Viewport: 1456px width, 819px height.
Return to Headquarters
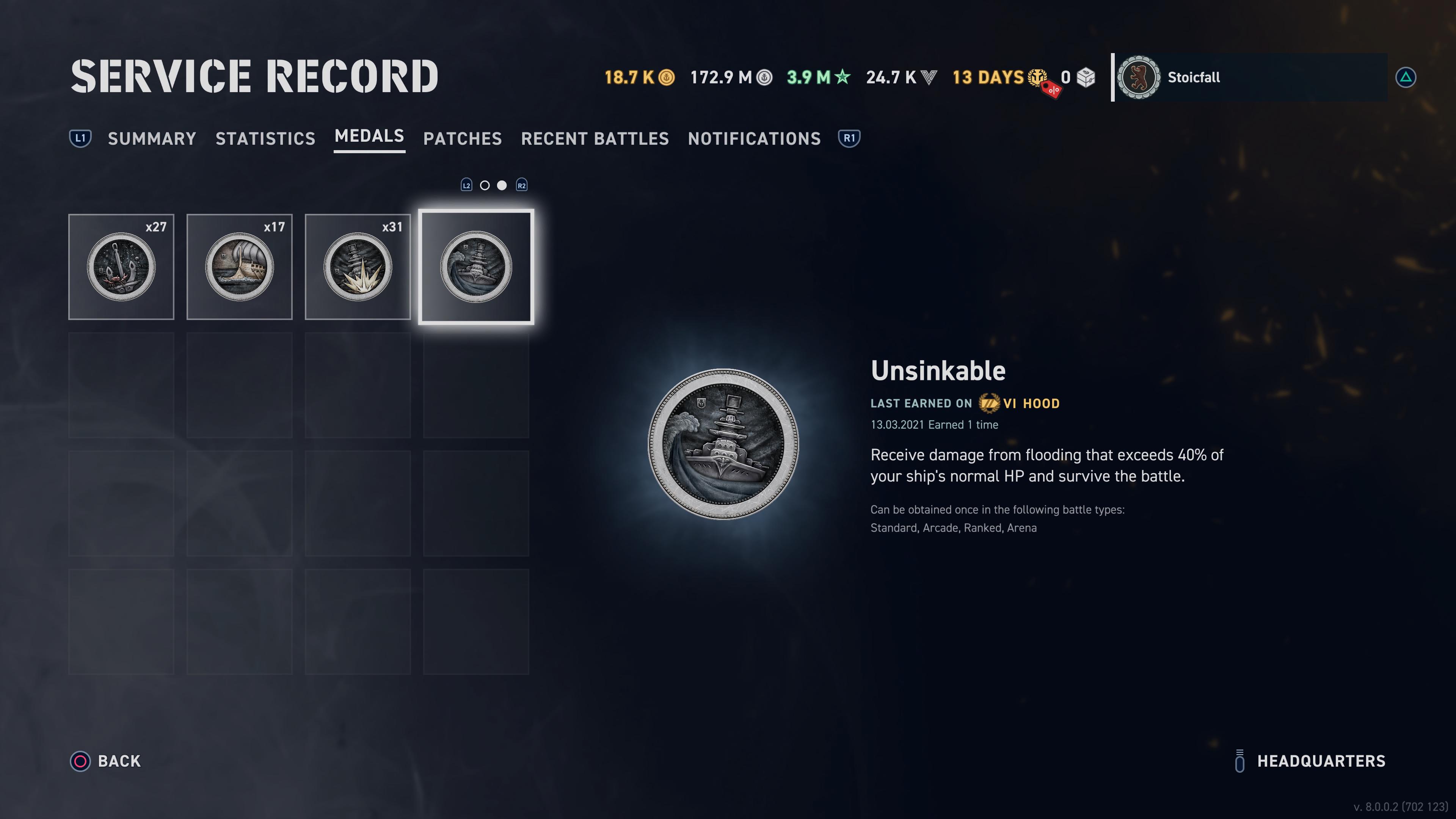1310,761
